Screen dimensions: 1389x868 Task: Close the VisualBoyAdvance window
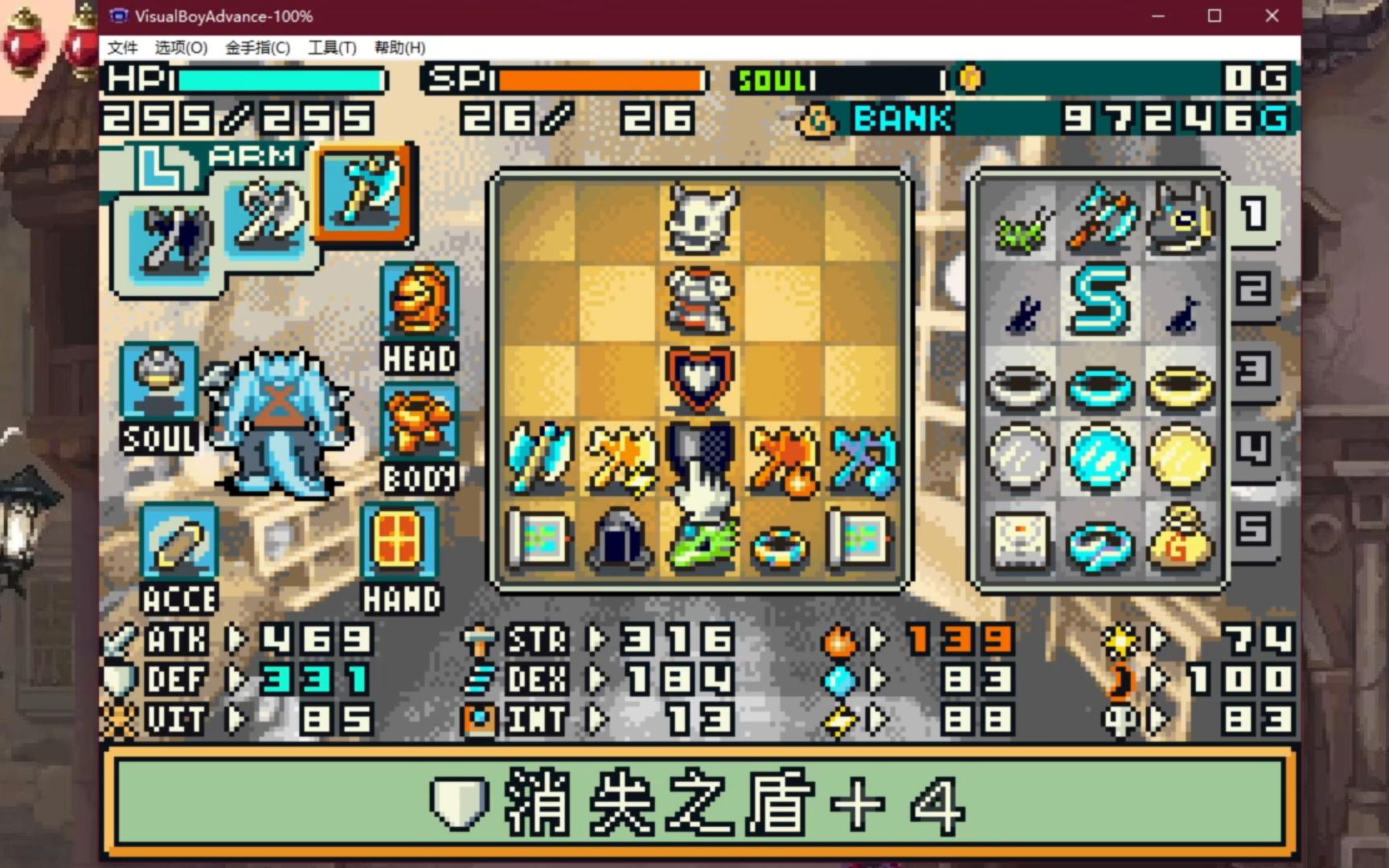click(x=1272, y=16)
